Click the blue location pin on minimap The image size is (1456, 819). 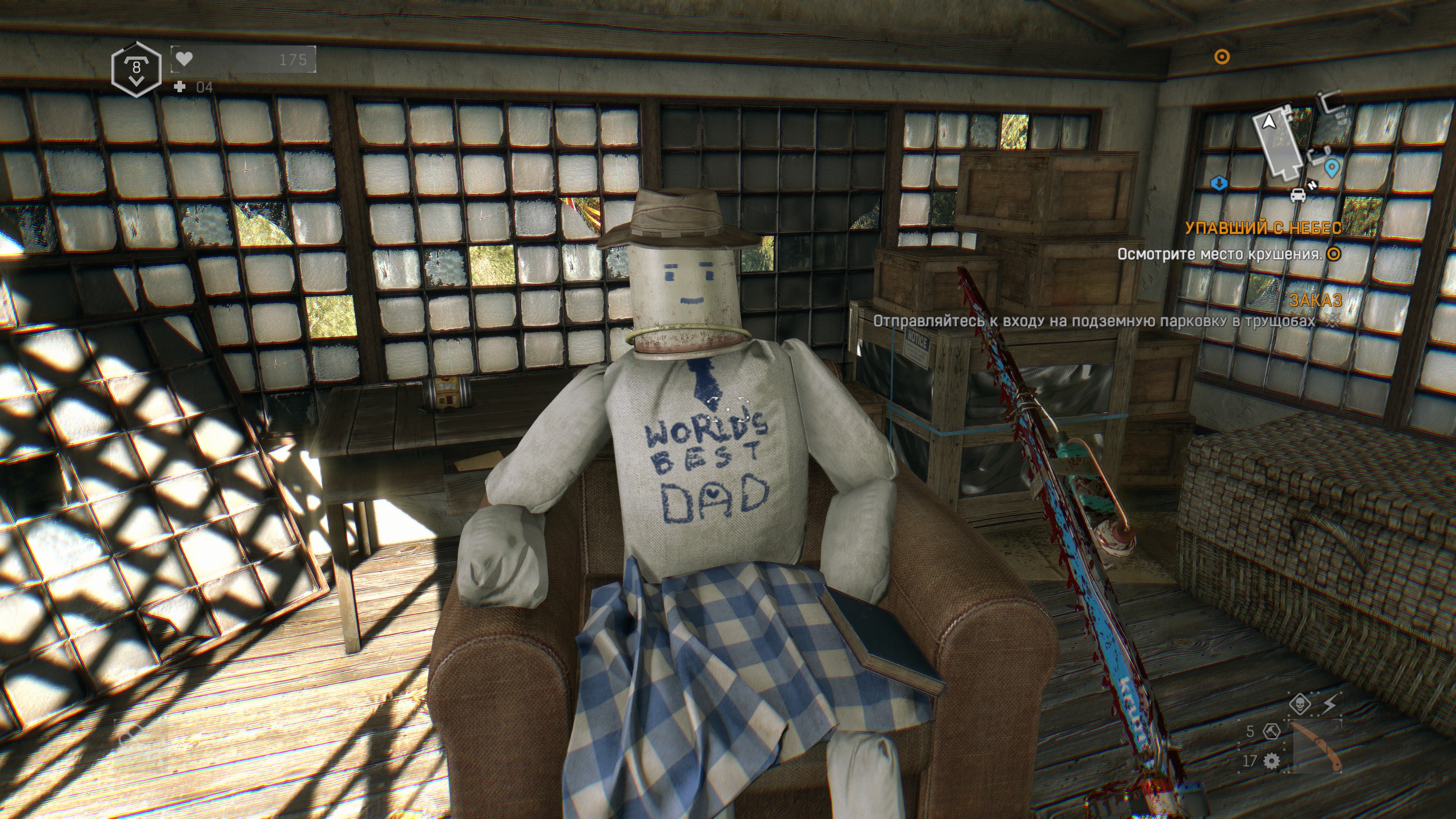pyautogui.click(x=1332, y=168)
